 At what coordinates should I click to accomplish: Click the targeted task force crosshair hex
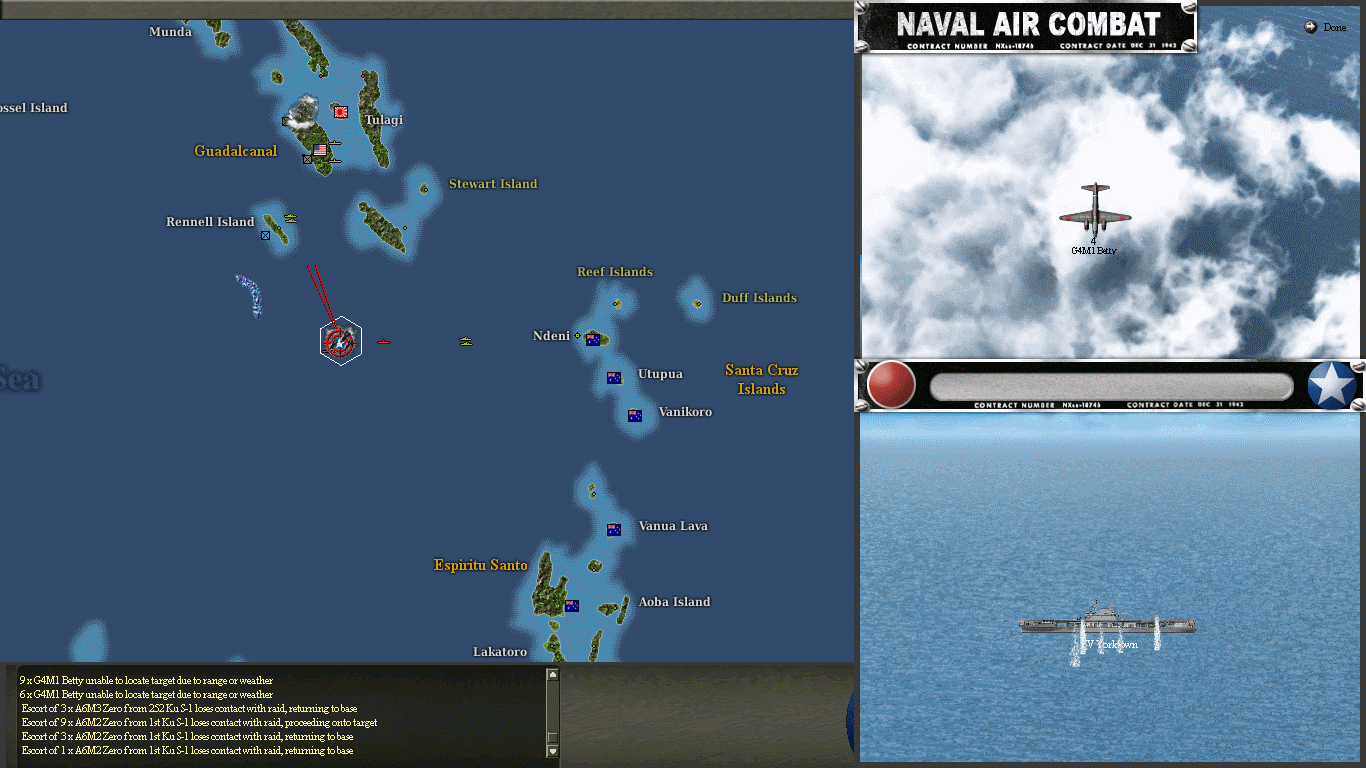point(340,340)
